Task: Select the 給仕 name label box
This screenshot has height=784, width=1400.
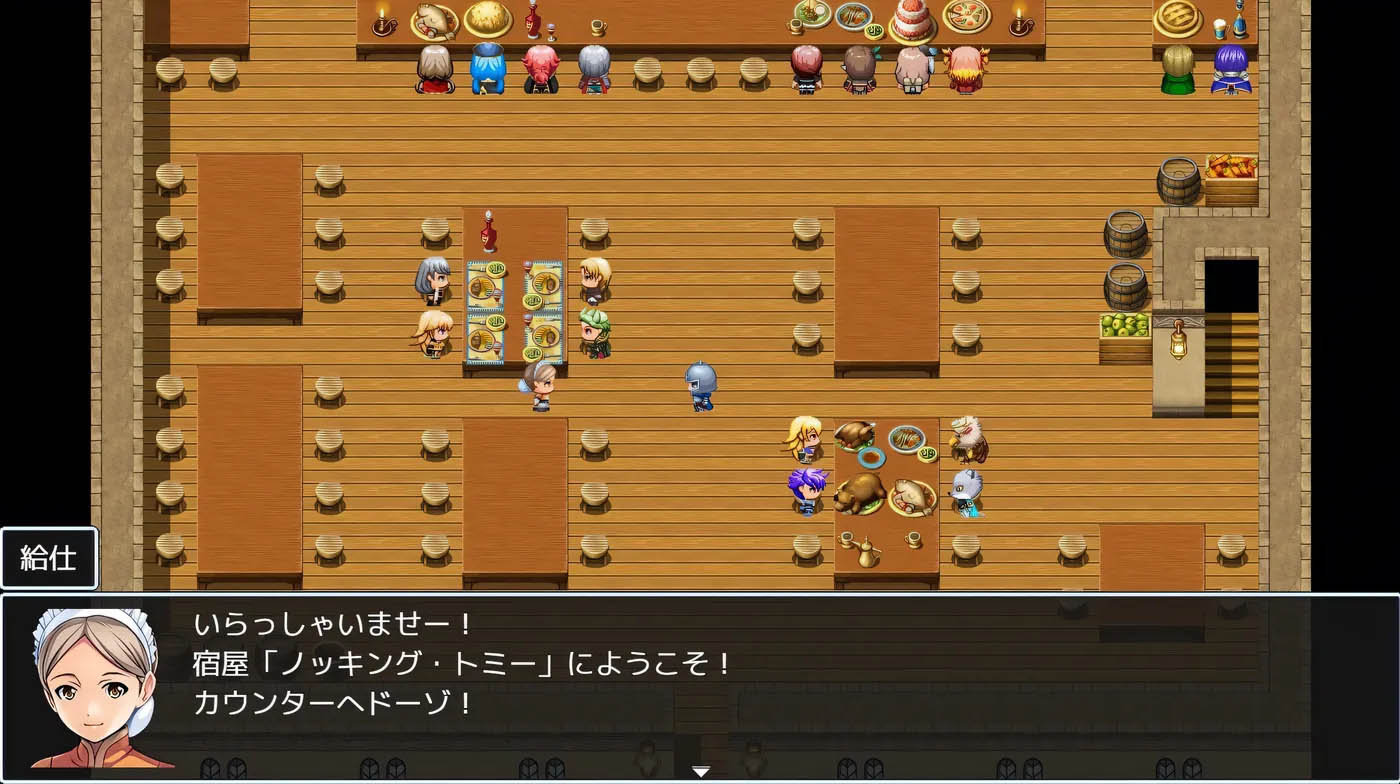Action: click(49, 558)
